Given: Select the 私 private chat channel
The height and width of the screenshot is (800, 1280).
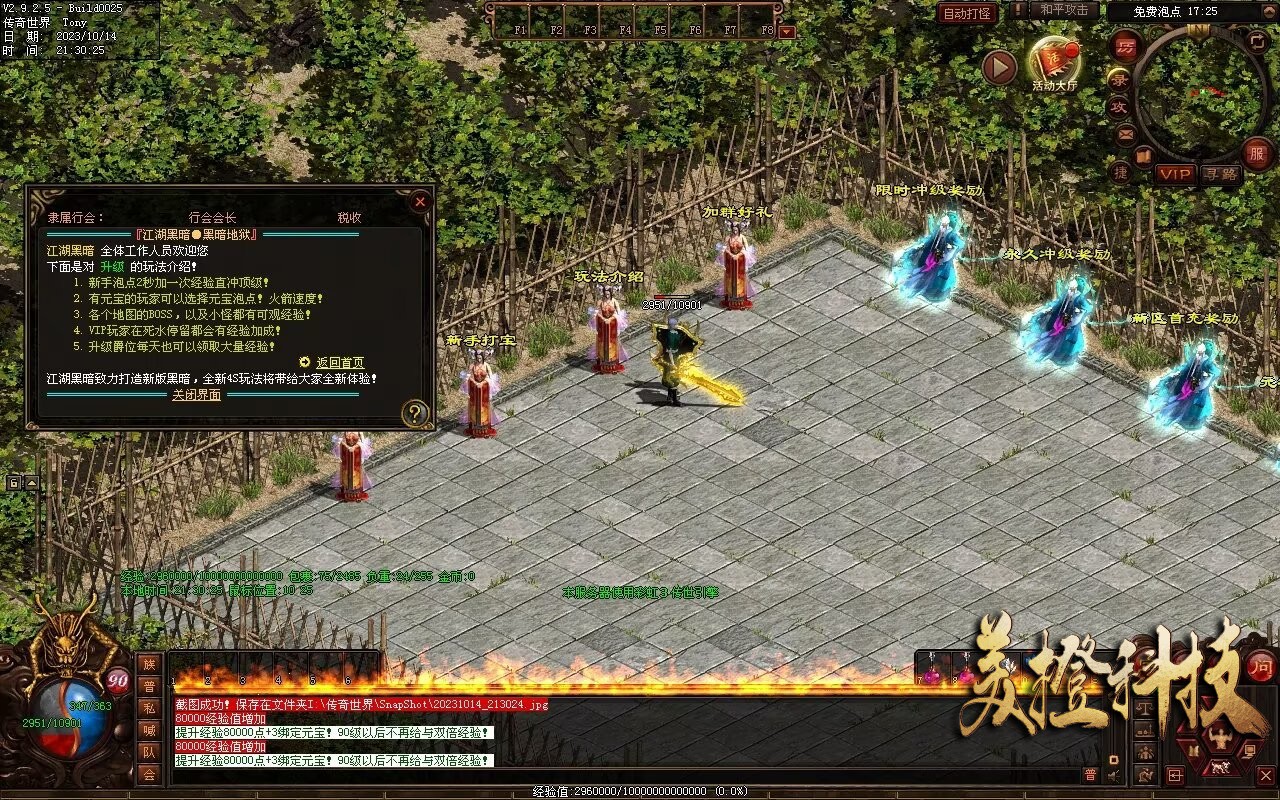Looking at the screenshot, I should 149,708.
